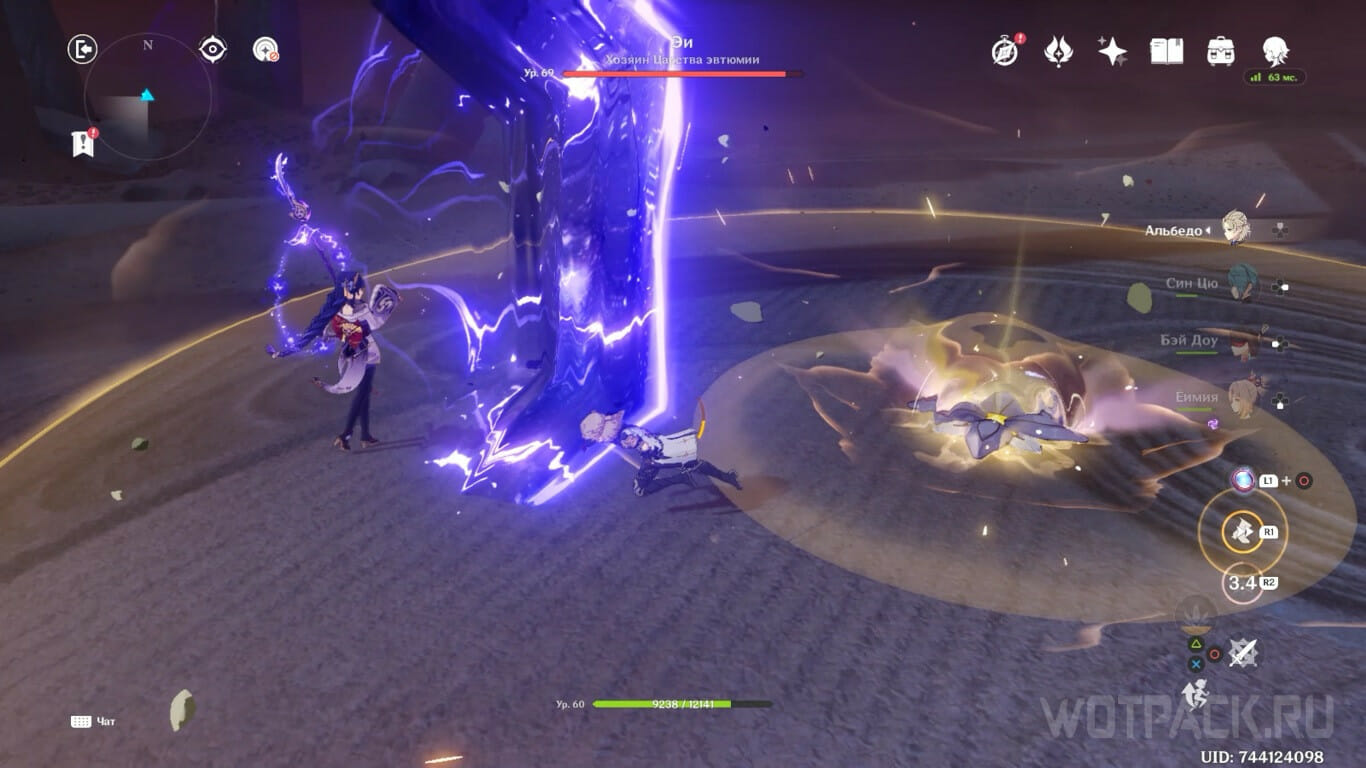Open the backpack inventory
The height and width of the screenshot is (768, 1366).
pyautogui.click(x=1220, y=50)
